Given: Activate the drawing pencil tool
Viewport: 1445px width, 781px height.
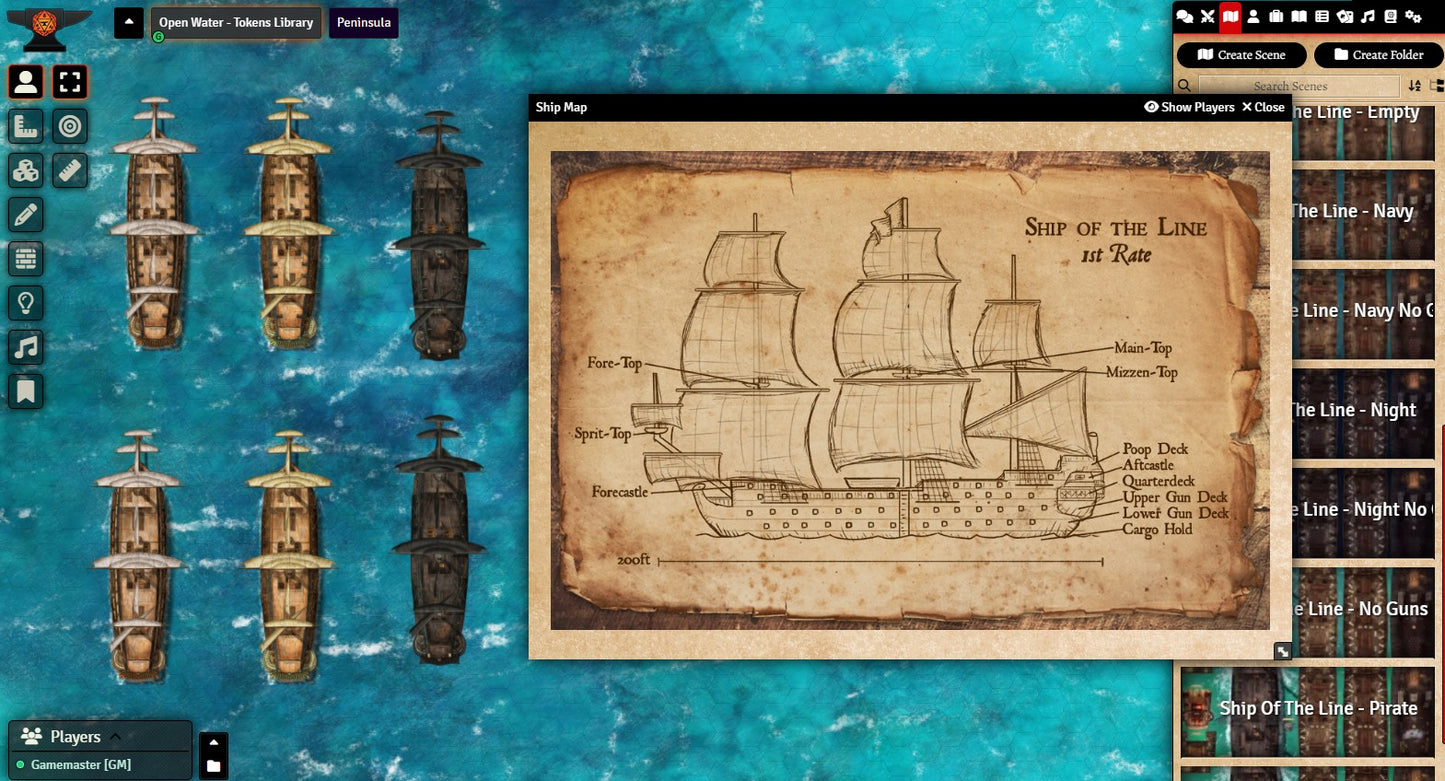Looking at the screenshot, I should click(26, 214).
